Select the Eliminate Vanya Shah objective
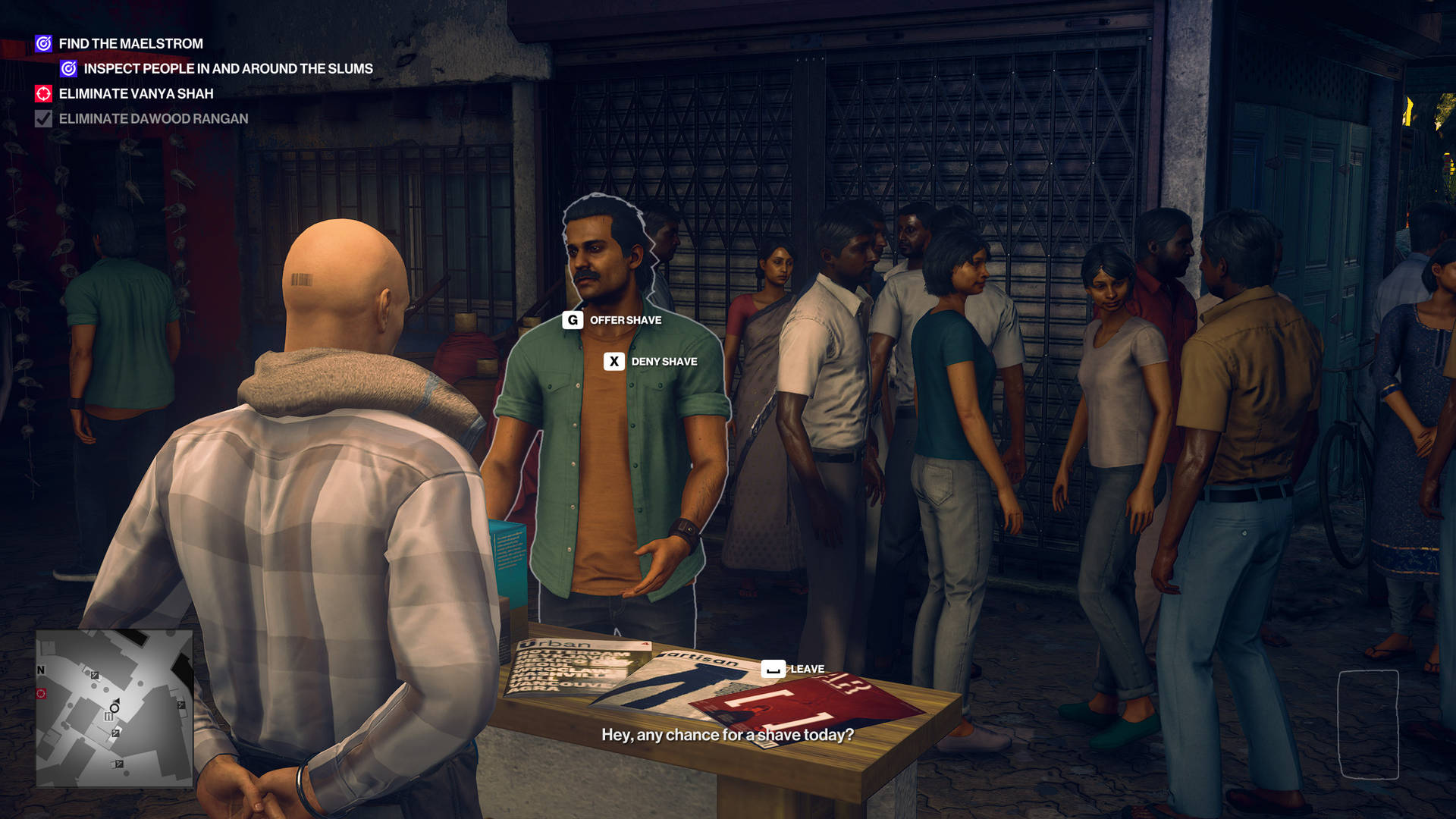The image size is (1456, 819). click(x=136, y=94)
